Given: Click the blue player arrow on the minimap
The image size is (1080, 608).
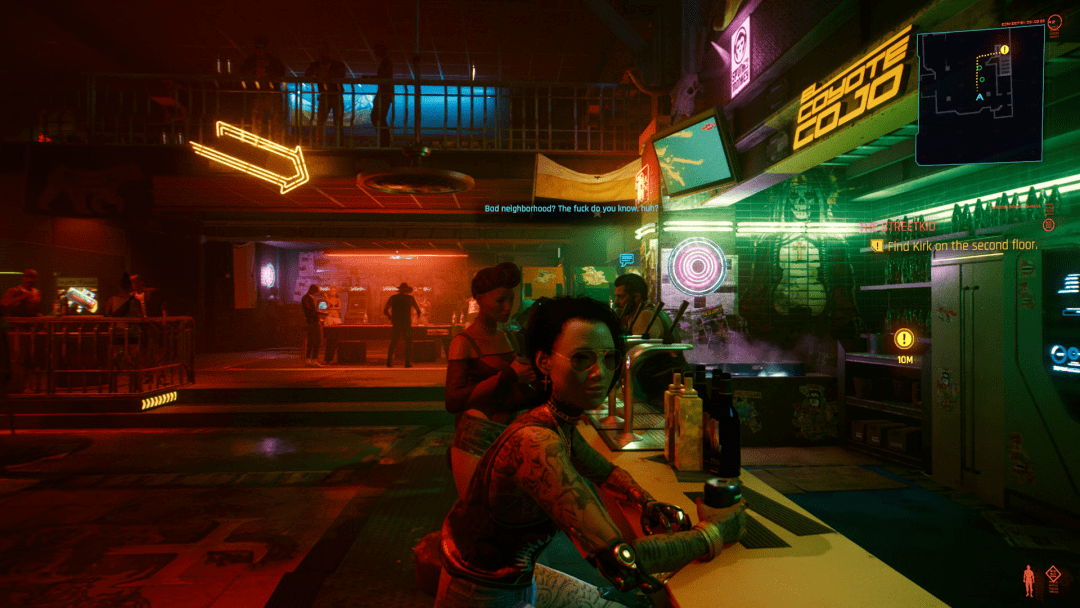Looking at the screenshot, I should click(x=979, y=98).
